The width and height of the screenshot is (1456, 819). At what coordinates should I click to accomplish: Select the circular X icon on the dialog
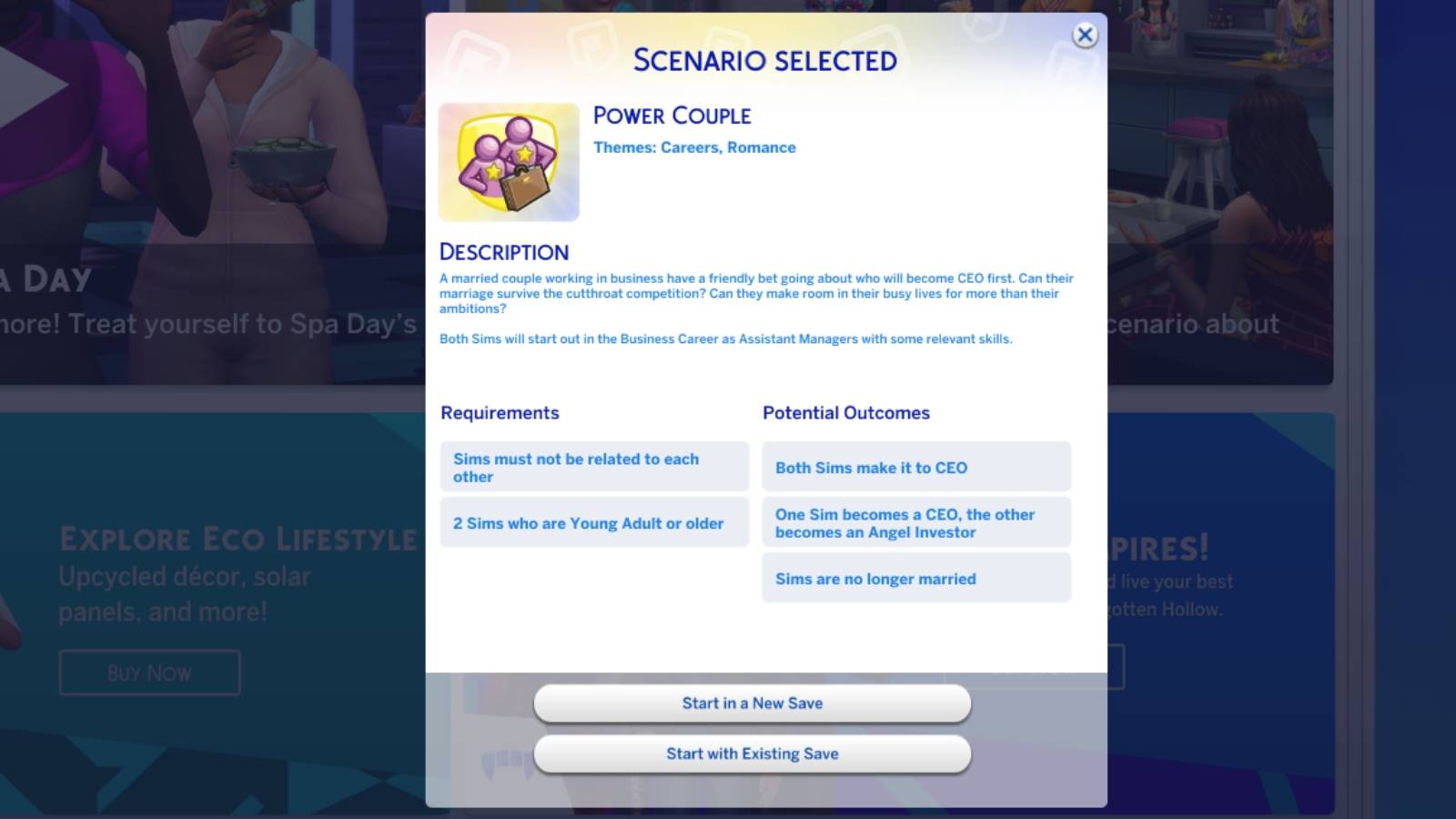point(1084,35)
